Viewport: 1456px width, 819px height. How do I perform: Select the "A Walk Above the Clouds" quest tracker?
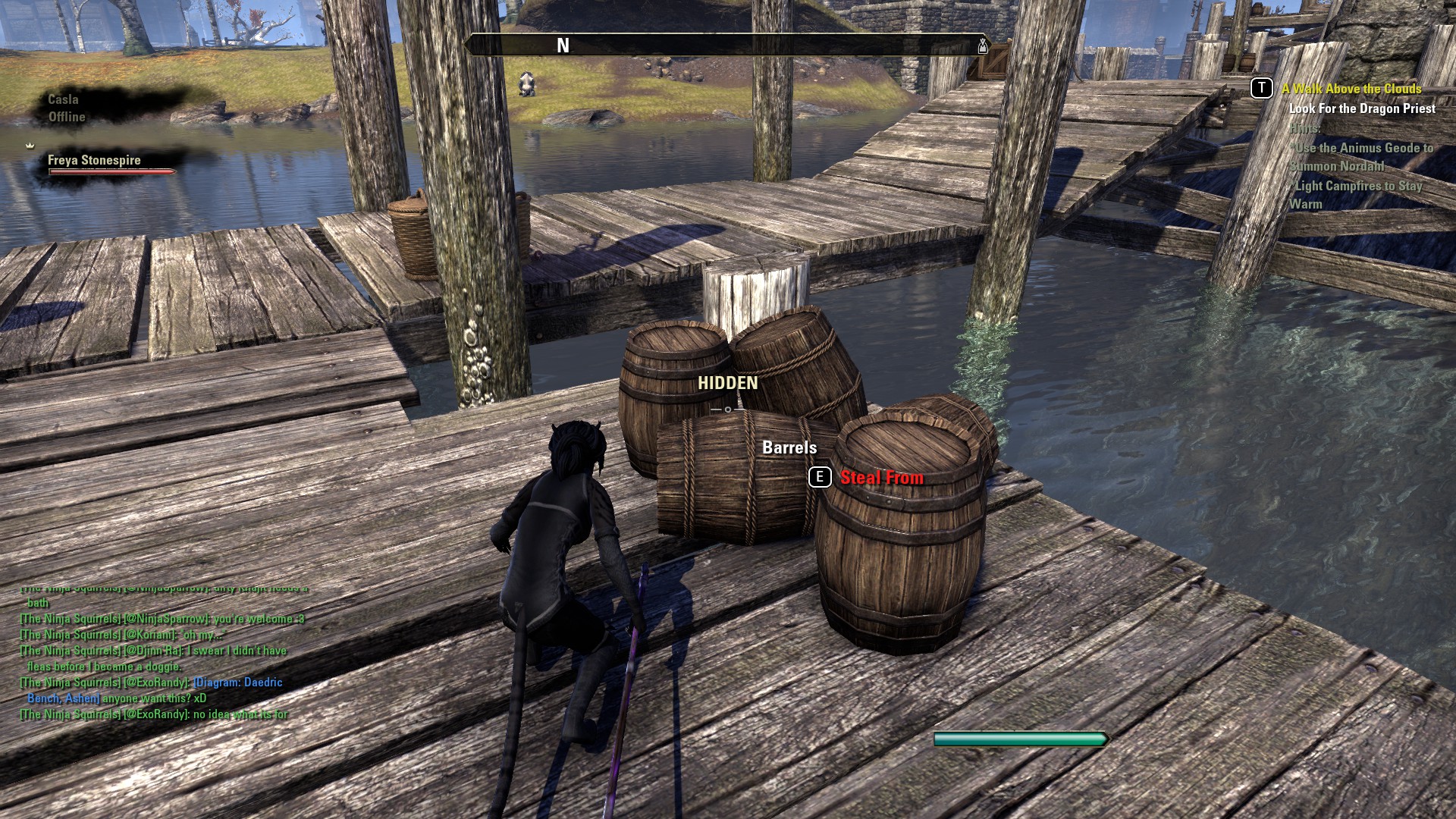(x=1351, y=89)
